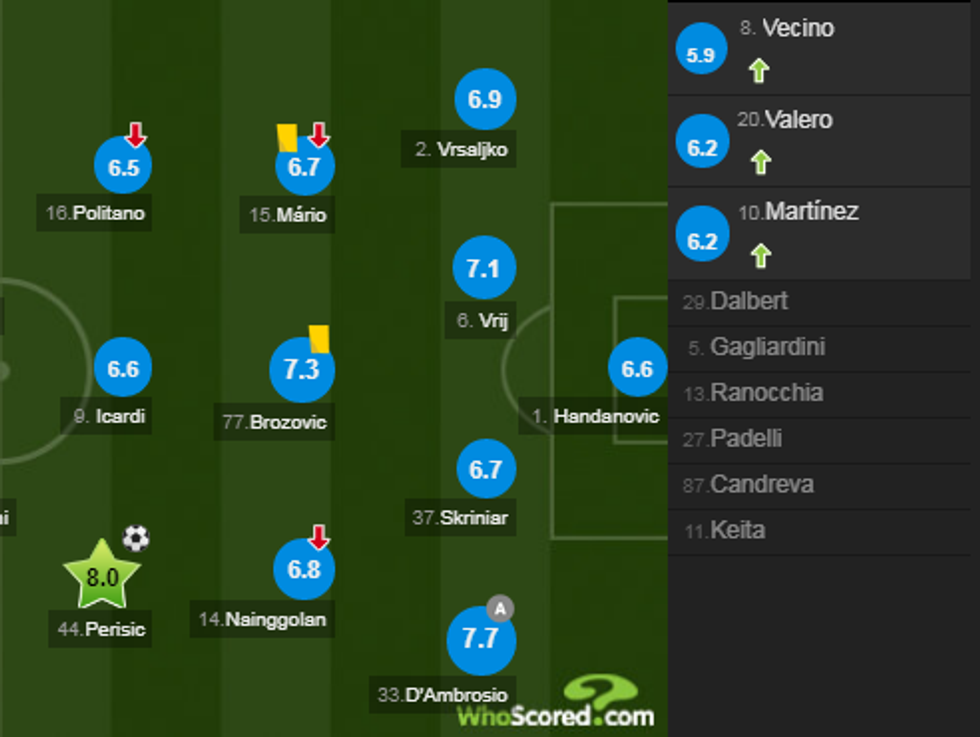This screenshot has height=737, width=980.
Task: Show Skriniar's player rating details
Action: 485,469
